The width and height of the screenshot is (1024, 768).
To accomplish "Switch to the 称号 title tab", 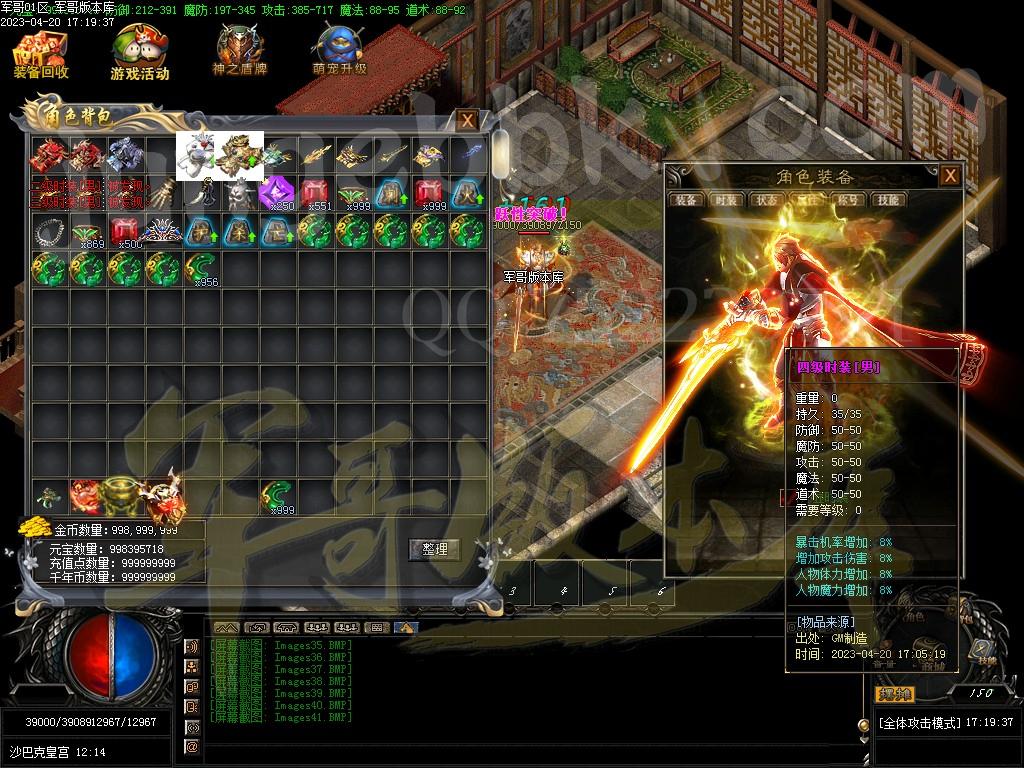I will [x=847, y=199].
